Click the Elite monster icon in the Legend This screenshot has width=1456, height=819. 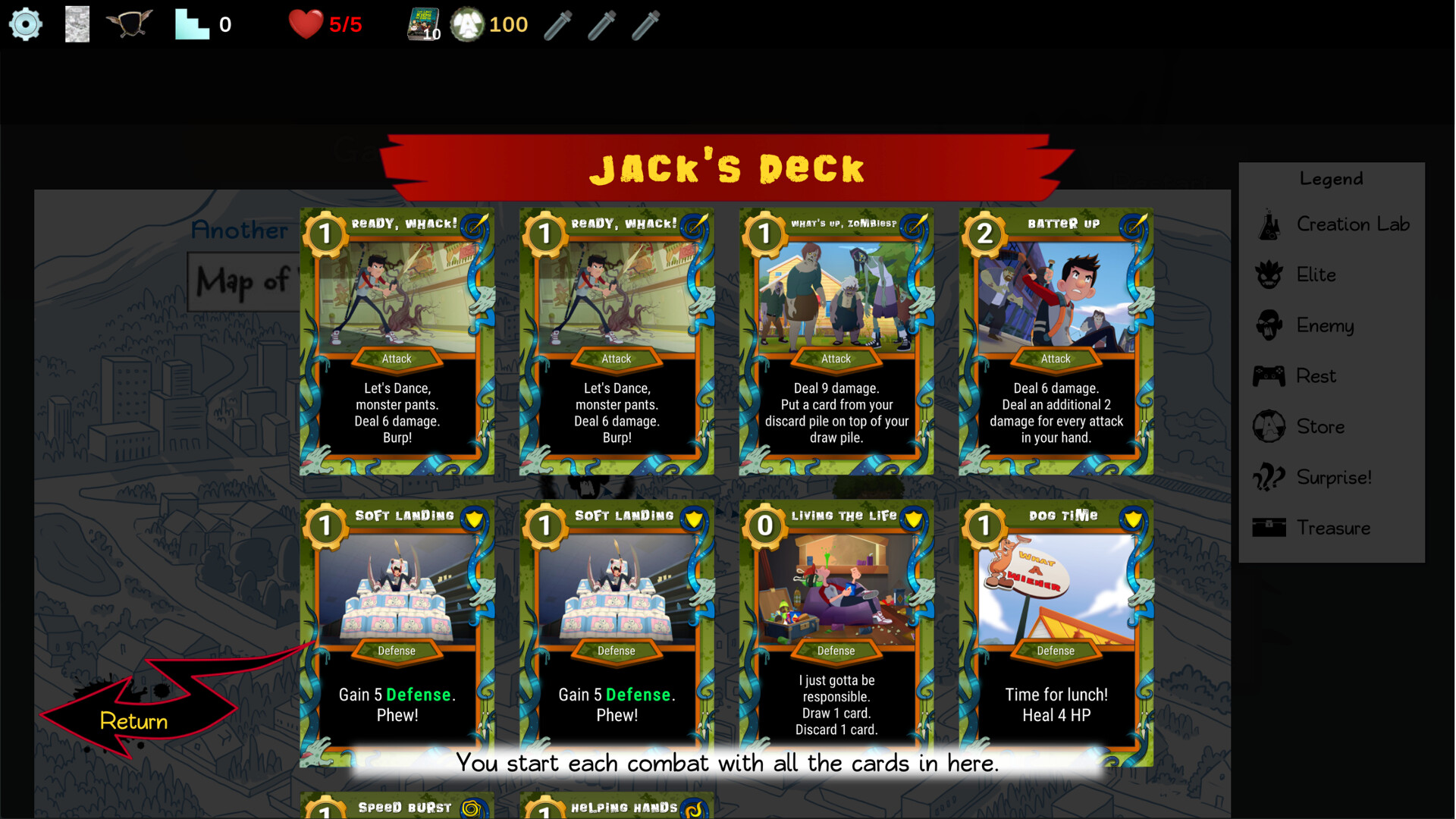pyautogui.click(x=1269, y=275)
